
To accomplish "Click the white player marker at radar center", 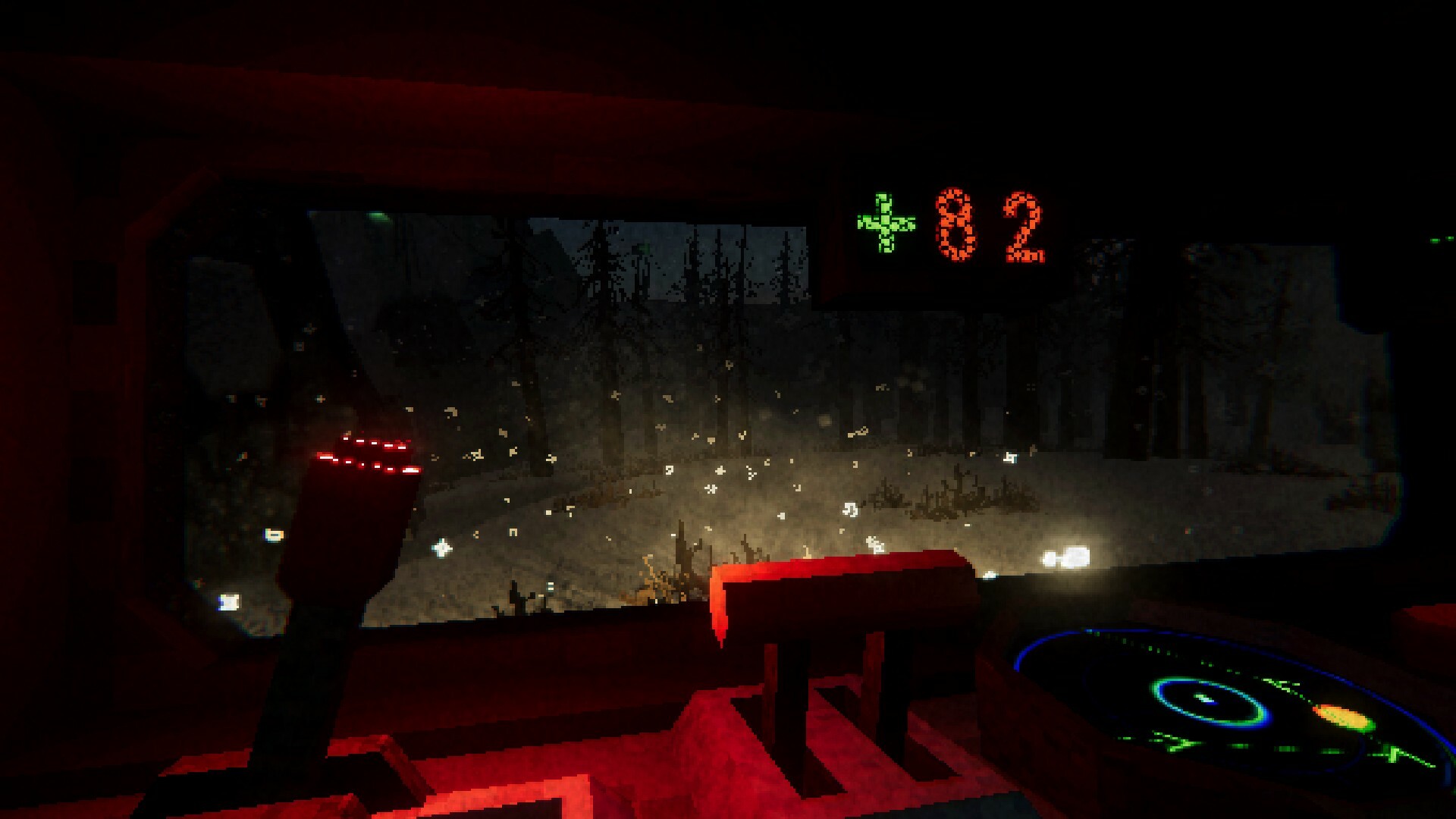I will [x=1207, y=698].
